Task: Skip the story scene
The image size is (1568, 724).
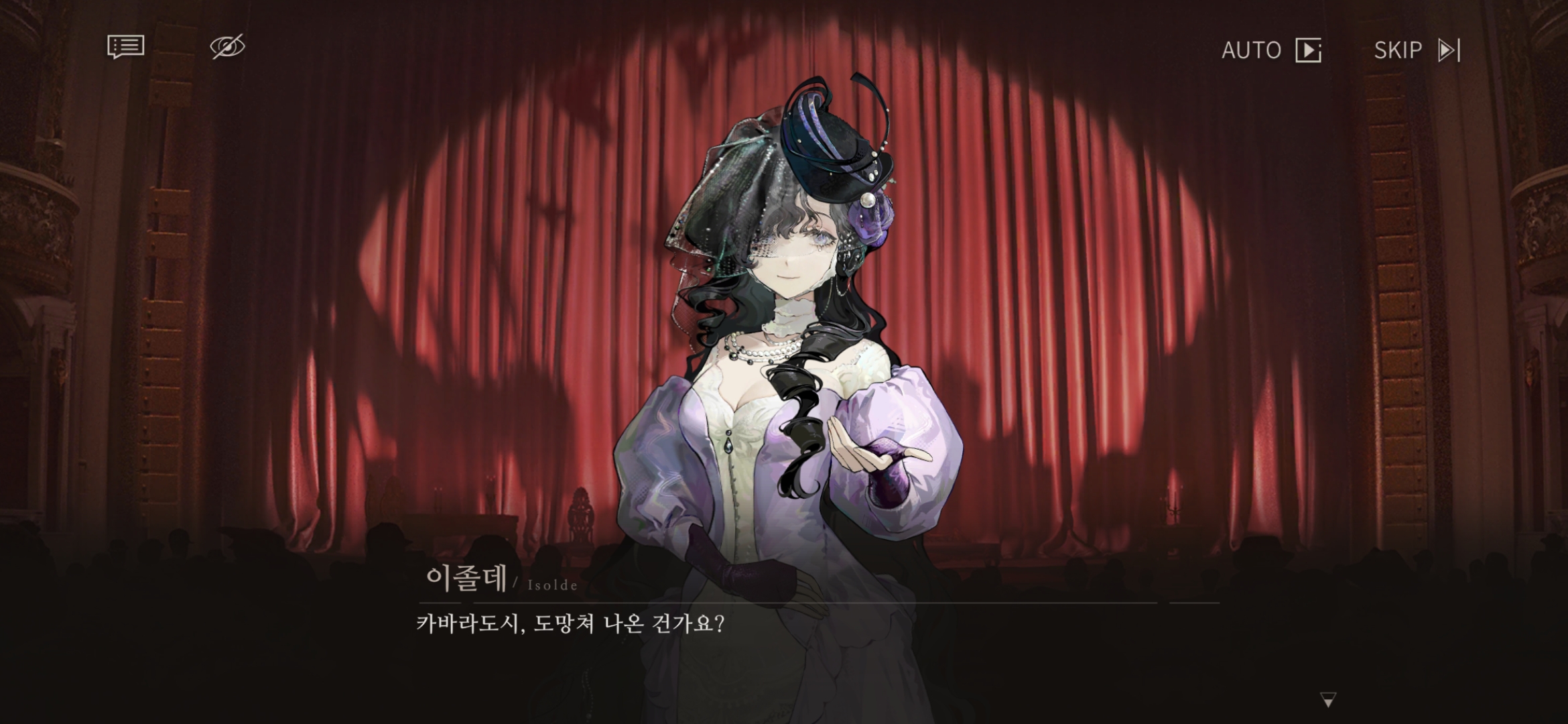Action: coord(1417,50)
